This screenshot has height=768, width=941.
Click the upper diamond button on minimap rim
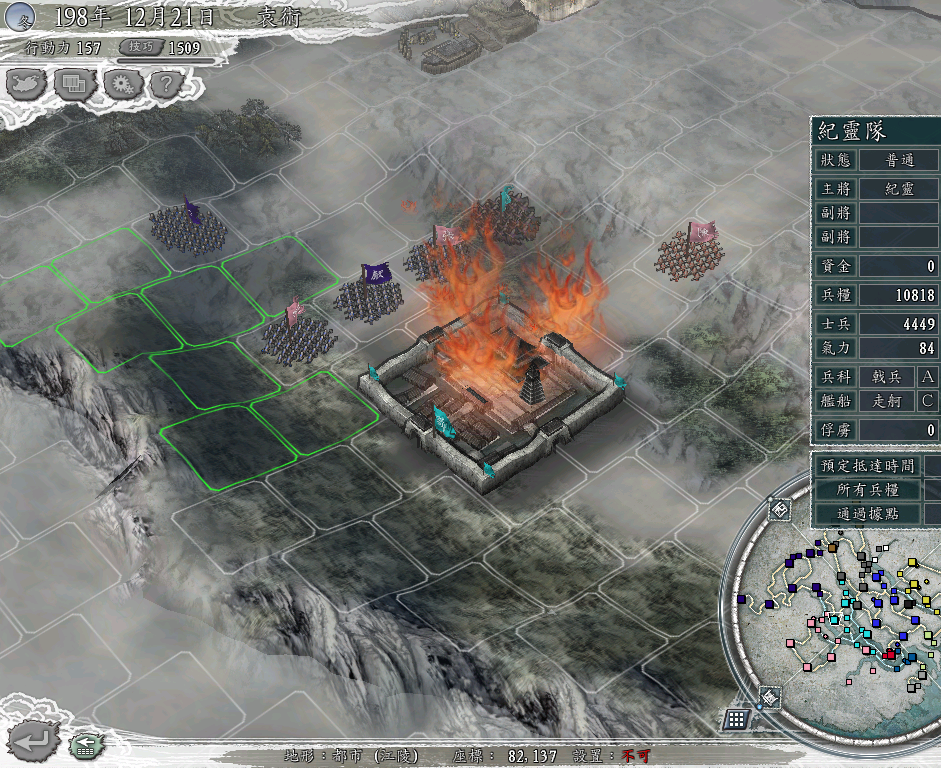779,510
